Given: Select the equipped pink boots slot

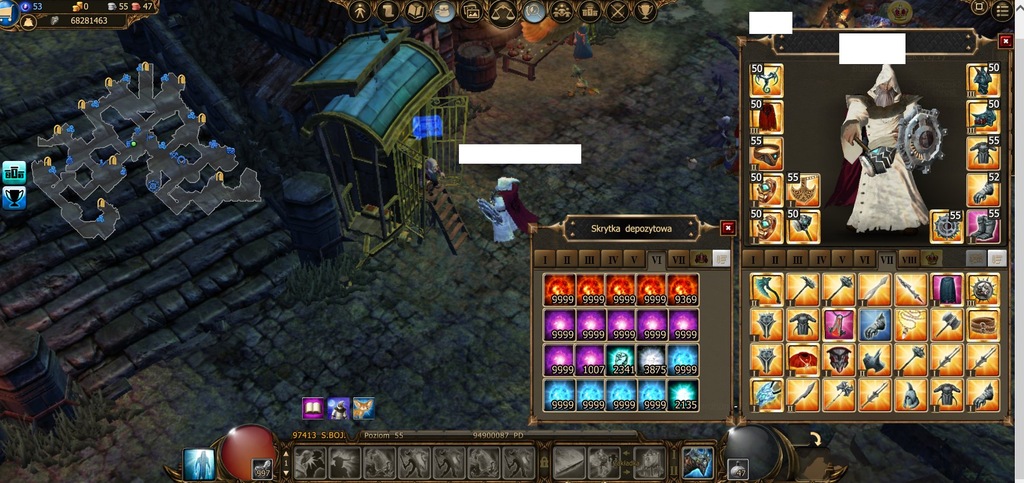Looking at the screenshot, I should tap(983, 226).
